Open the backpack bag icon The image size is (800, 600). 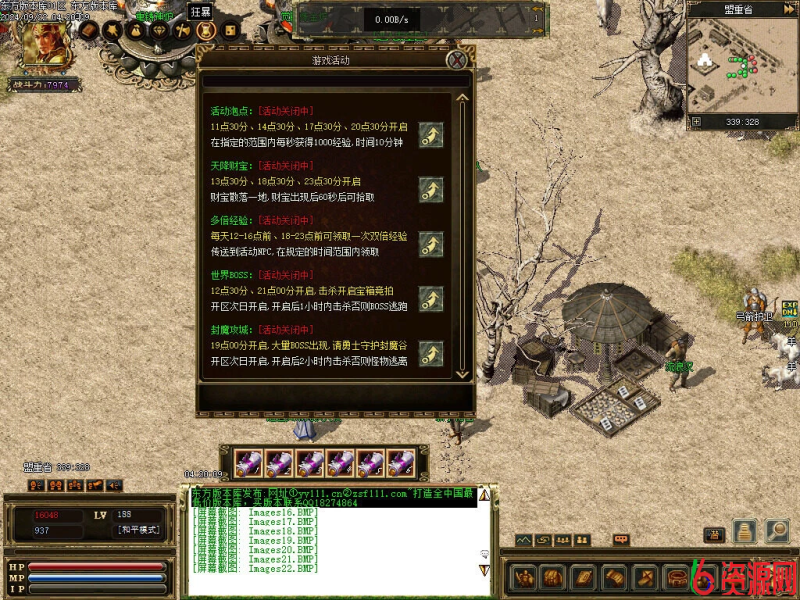[553, 577]
